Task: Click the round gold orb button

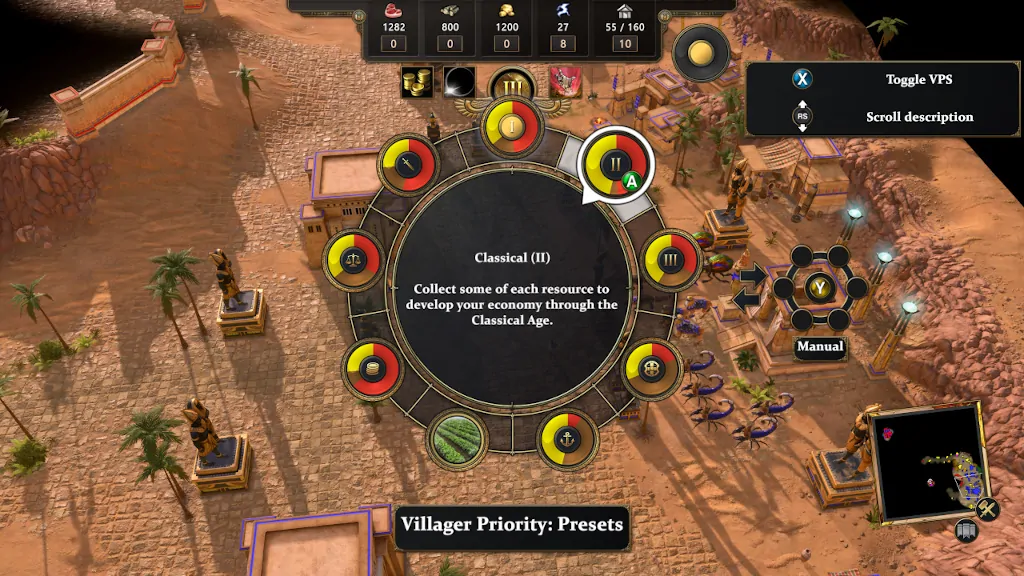Action: [x=701, y=54]
